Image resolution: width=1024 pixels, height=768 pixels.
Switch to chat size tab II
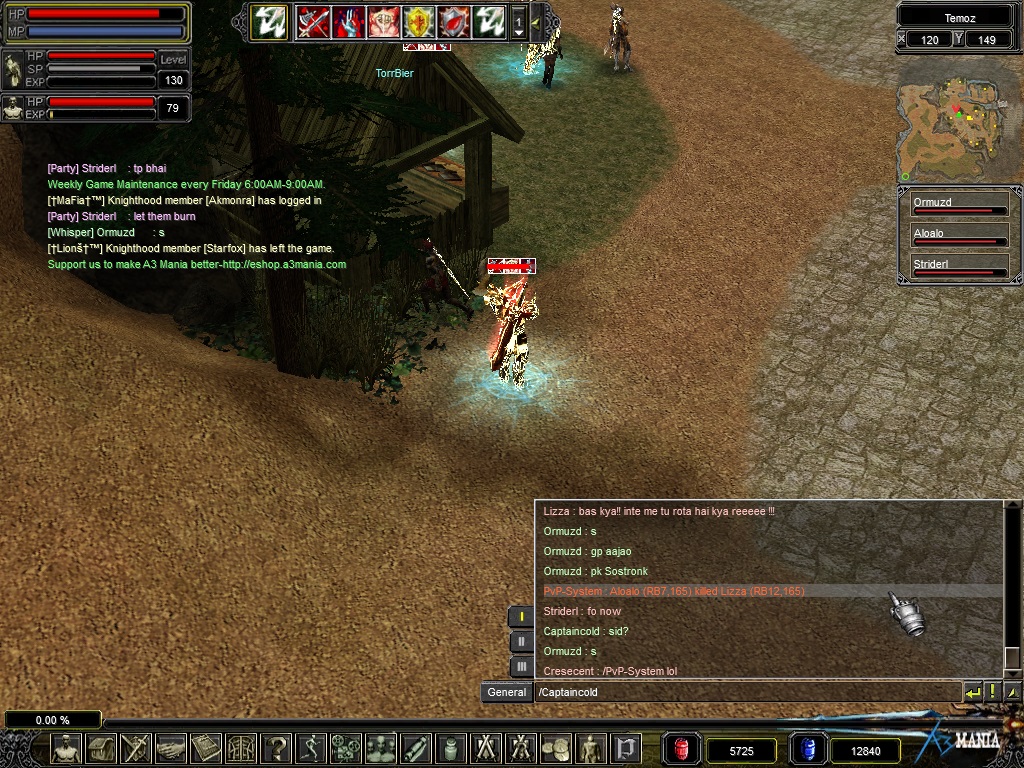[x=521, y=641]
